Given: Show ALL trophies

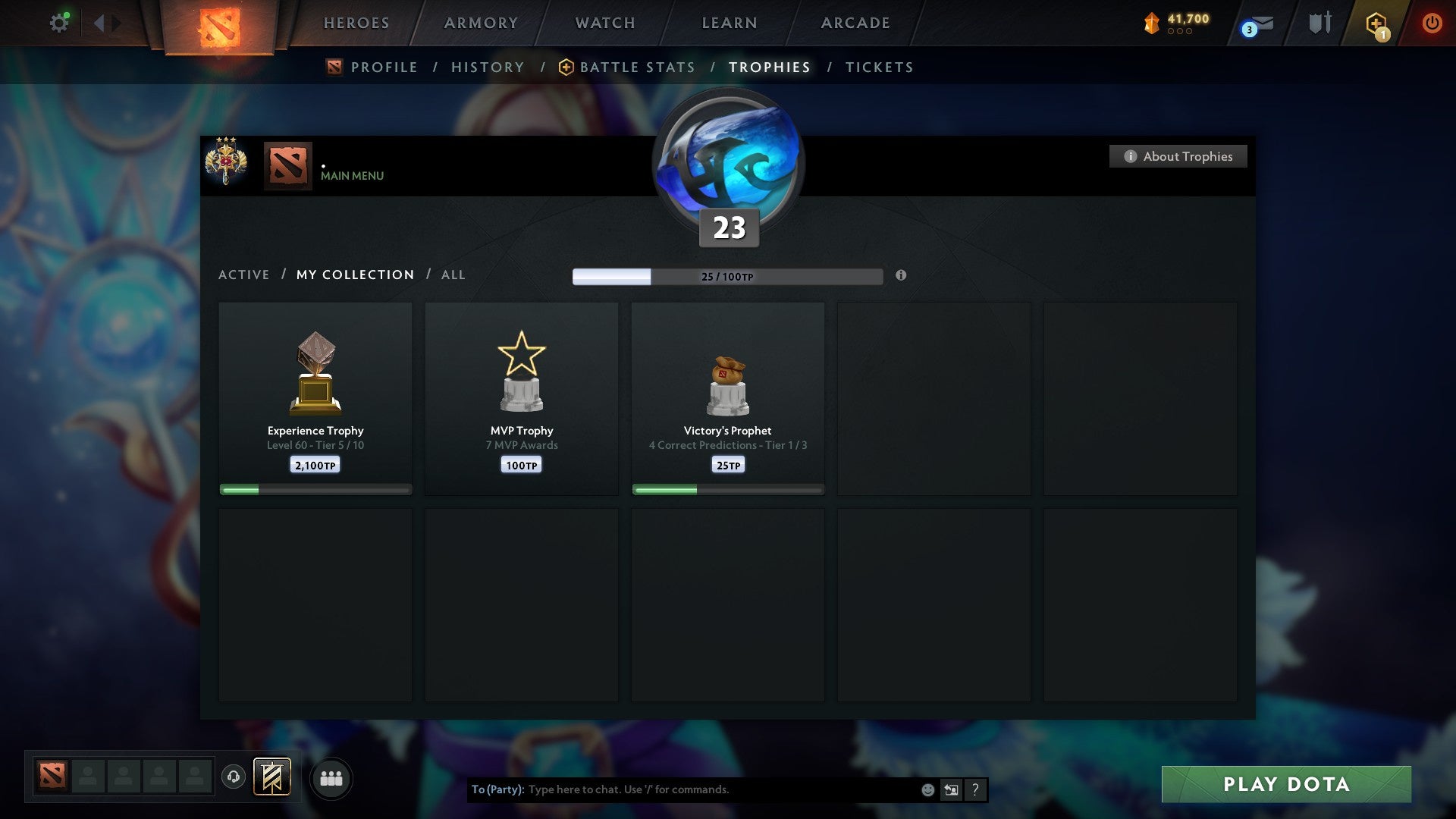Looking at the screenshot, I should (x=453, y=275).
